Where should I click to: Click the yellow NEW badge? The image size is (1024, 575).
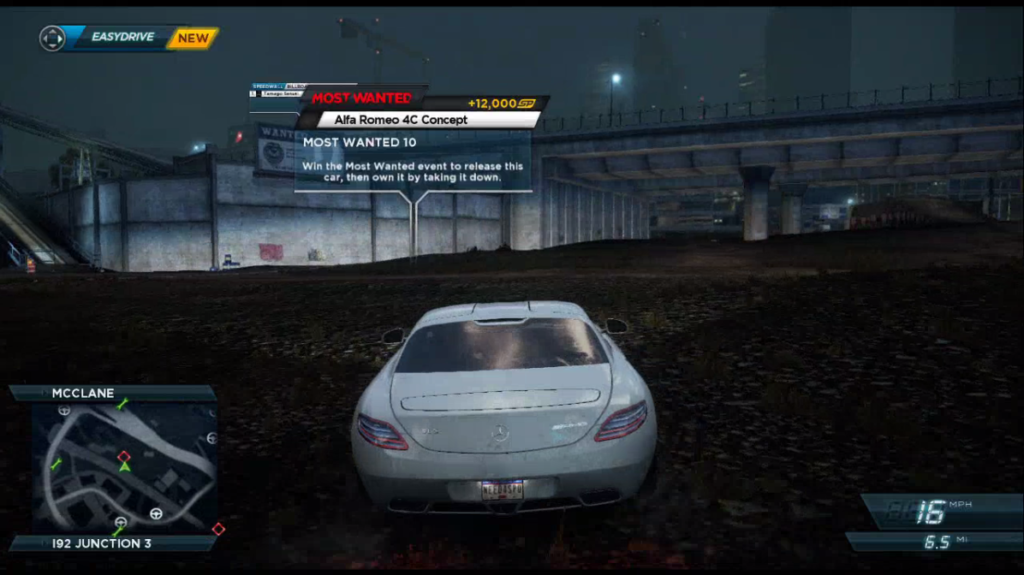193,38
